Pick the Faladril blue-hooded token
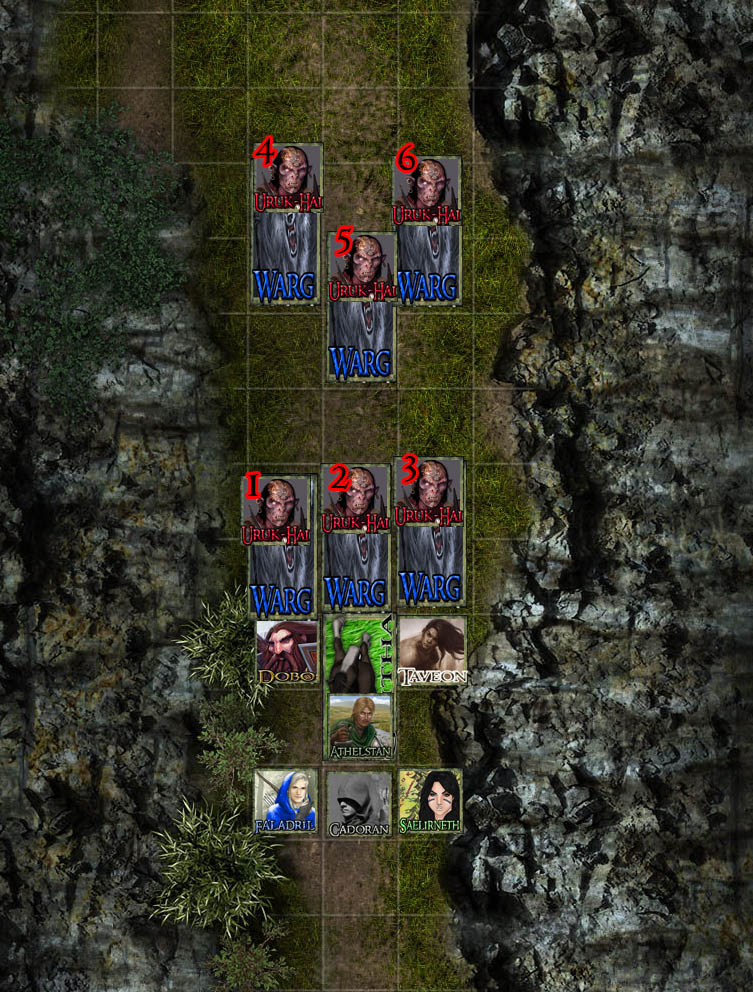Viewport: 753px width, 992px height. coord(286,802)
